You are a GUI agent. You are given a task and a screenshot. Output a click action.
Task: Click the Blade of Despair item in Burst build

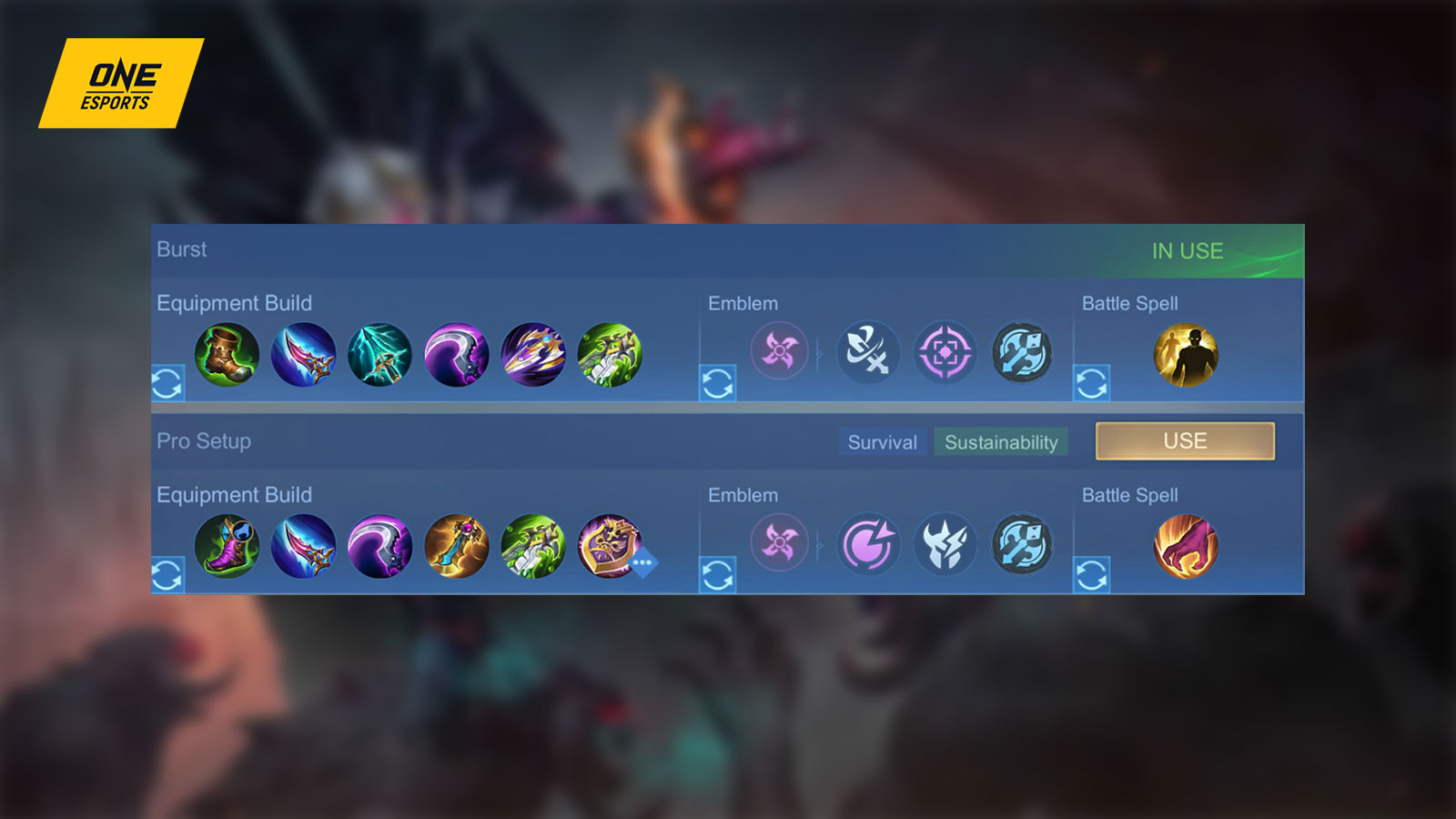tap(535, 355)
